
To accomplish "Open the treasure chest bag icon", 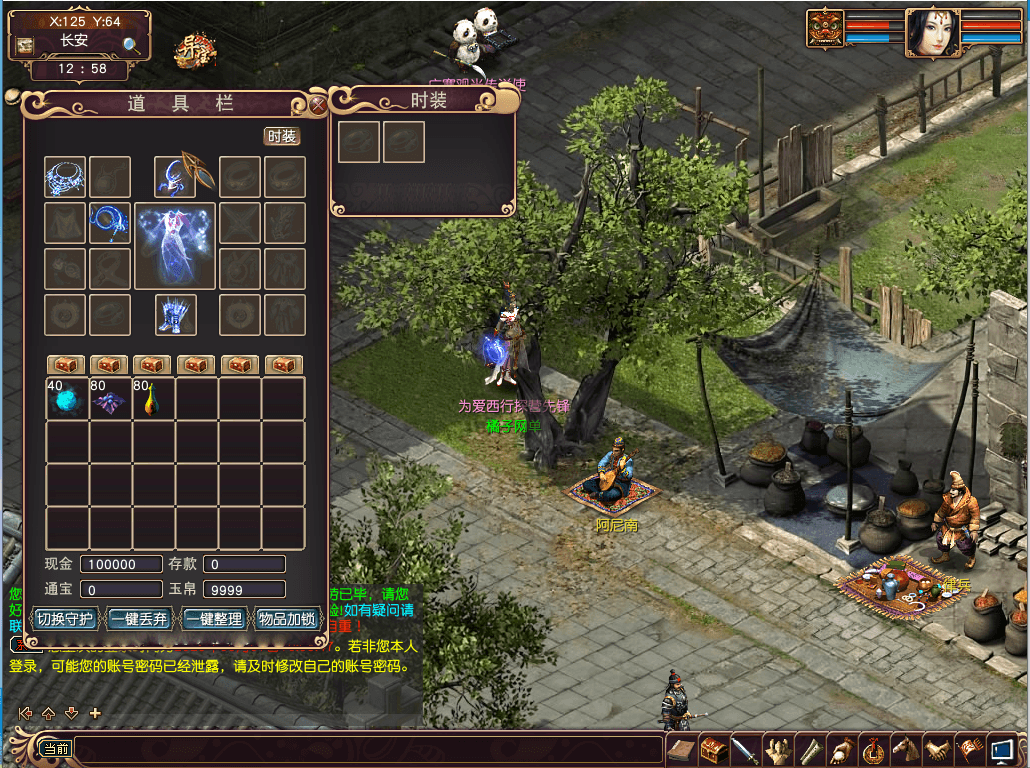I will click(713, 750).
